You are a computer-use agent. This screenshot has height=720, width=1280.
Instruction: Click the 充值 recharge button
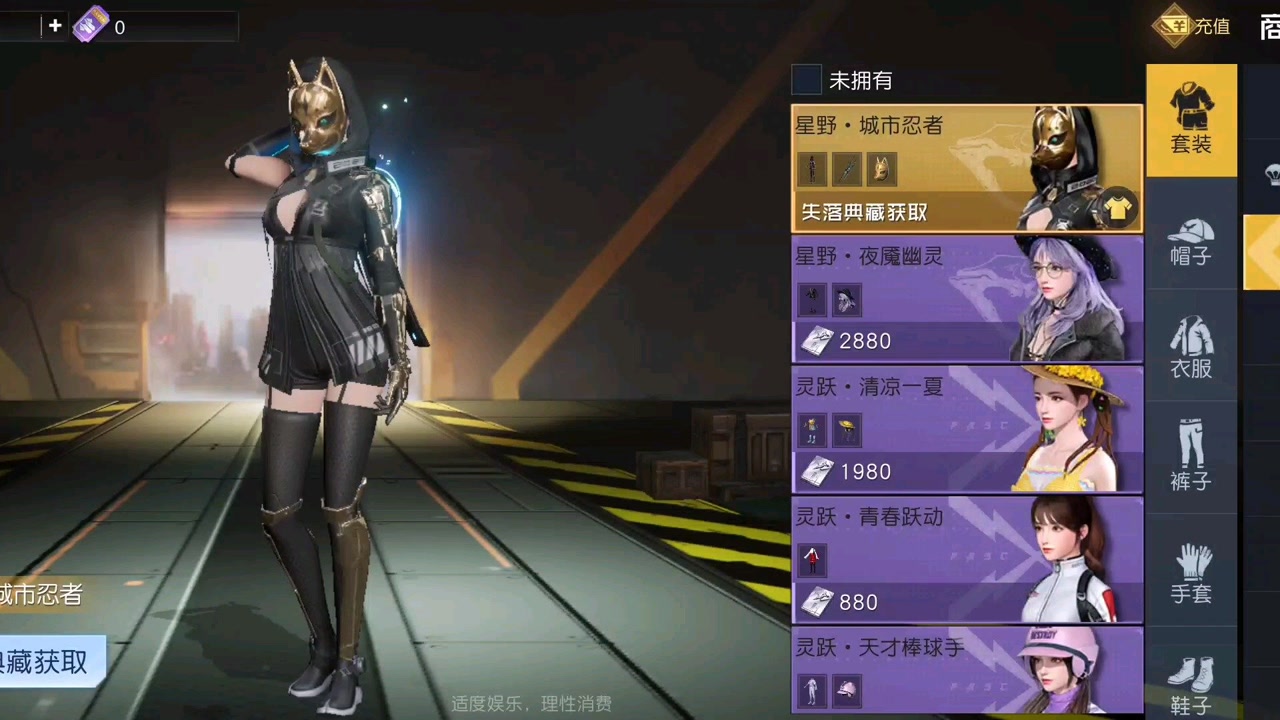(1198, 26)
